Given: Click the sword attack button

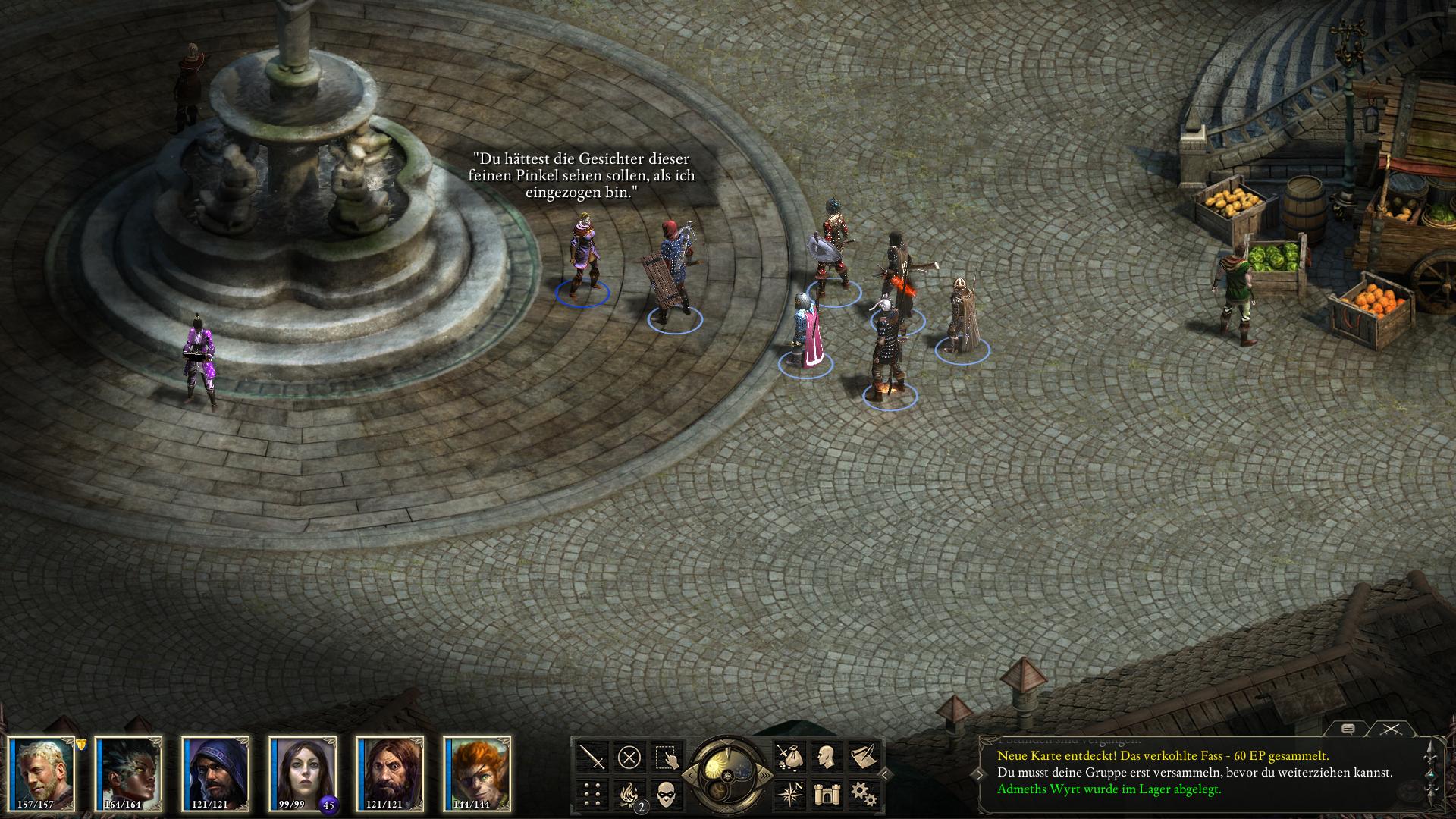Looking at the screenshot, I should coord(592,756).
